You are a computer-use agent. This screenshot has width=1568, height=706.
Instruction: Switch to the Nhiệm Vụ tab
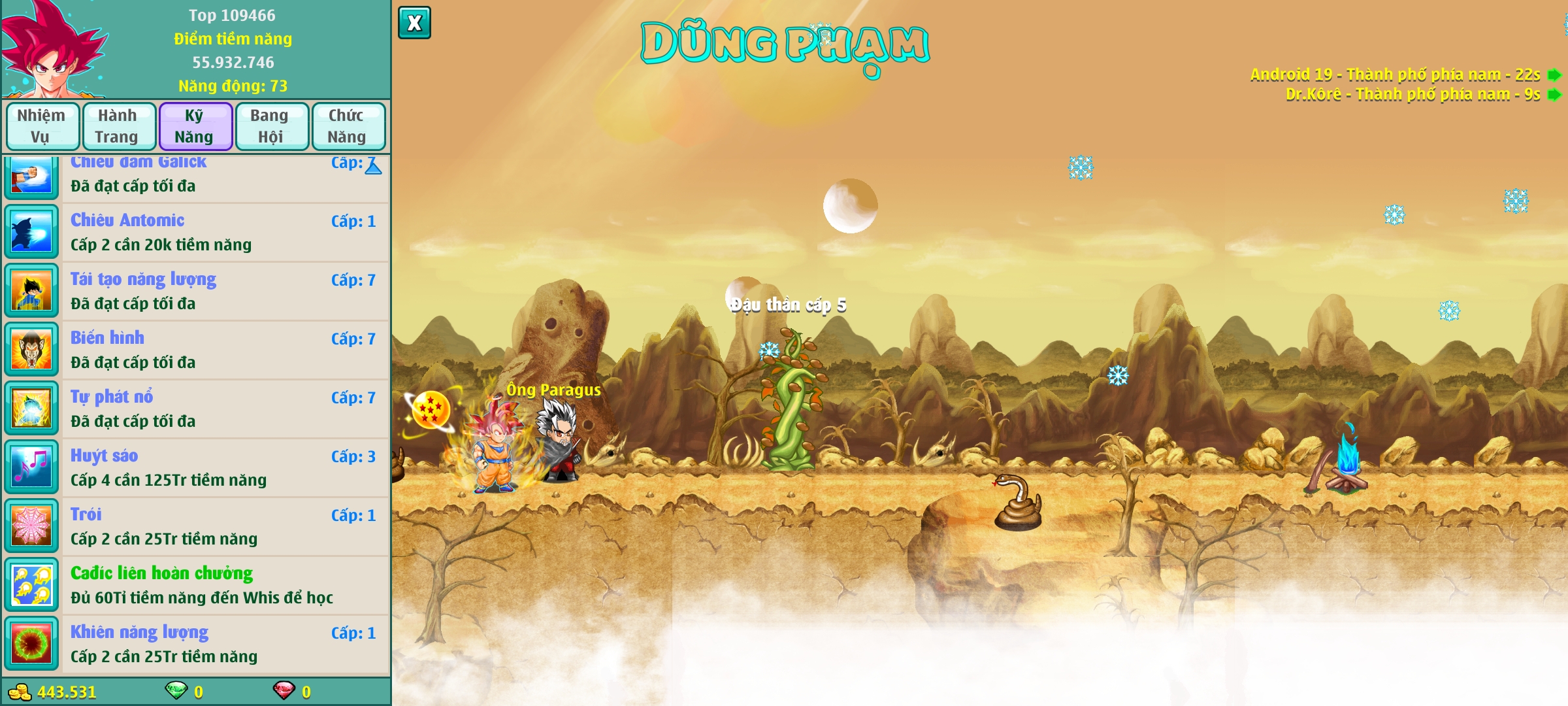(42, 126)
